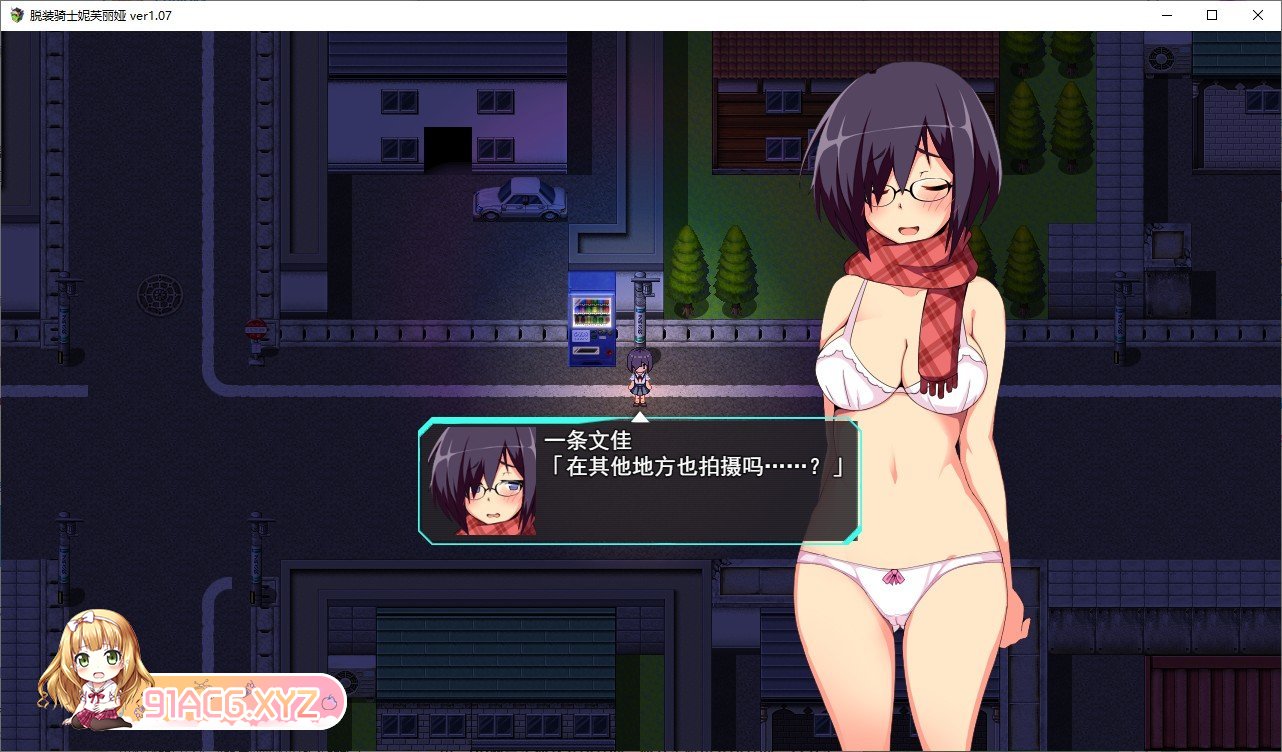The width and height of the screenshot is (1282, 752).
Task: Advance the 一条文佳 dialogue box
Action: click(x=638, y=481)
